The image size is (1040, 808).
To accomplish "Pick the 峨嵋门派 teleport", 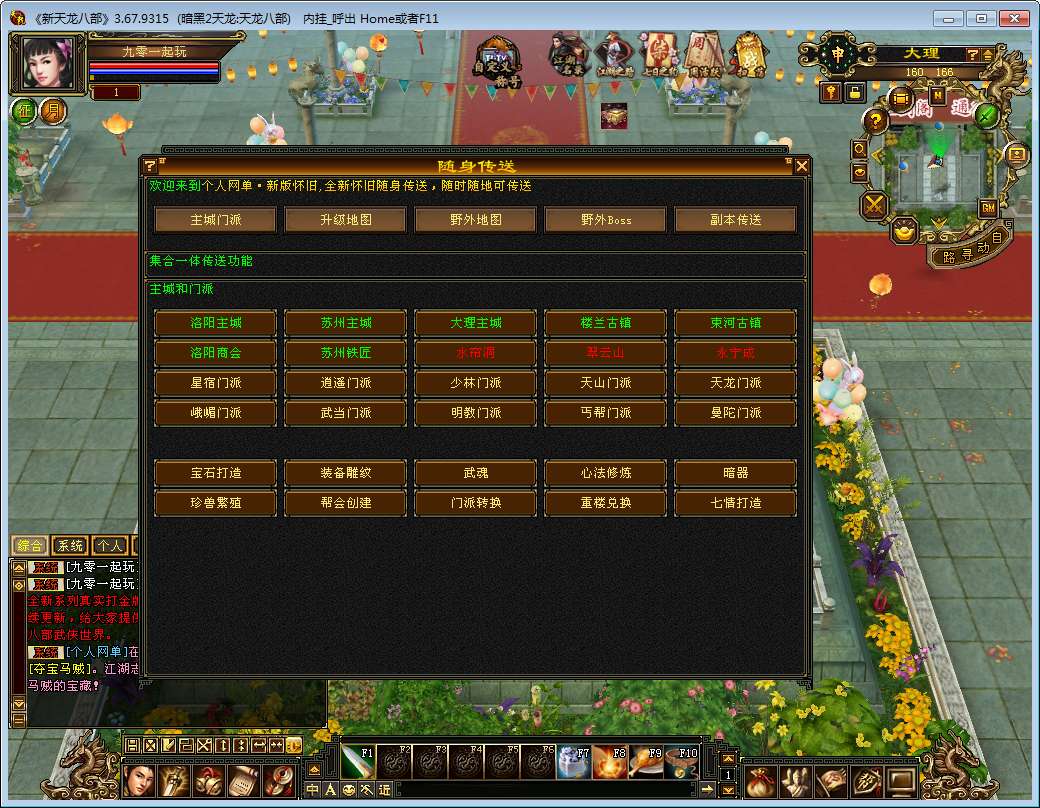I will pyautogui.click(x=216, y=413).
